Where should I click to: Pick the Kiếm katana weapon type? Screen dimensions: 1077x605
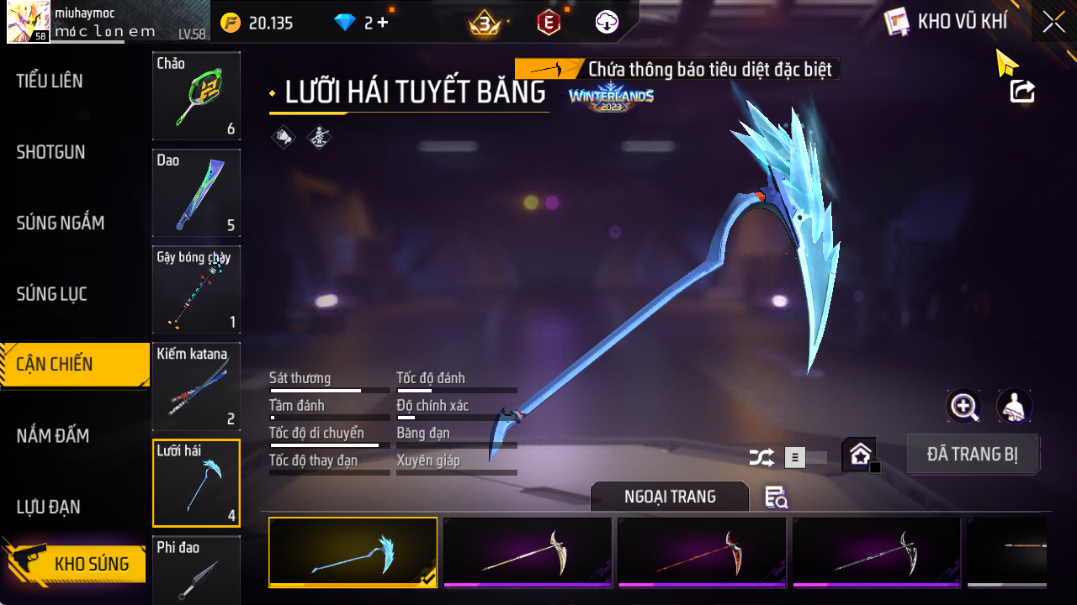click(196, 386)
